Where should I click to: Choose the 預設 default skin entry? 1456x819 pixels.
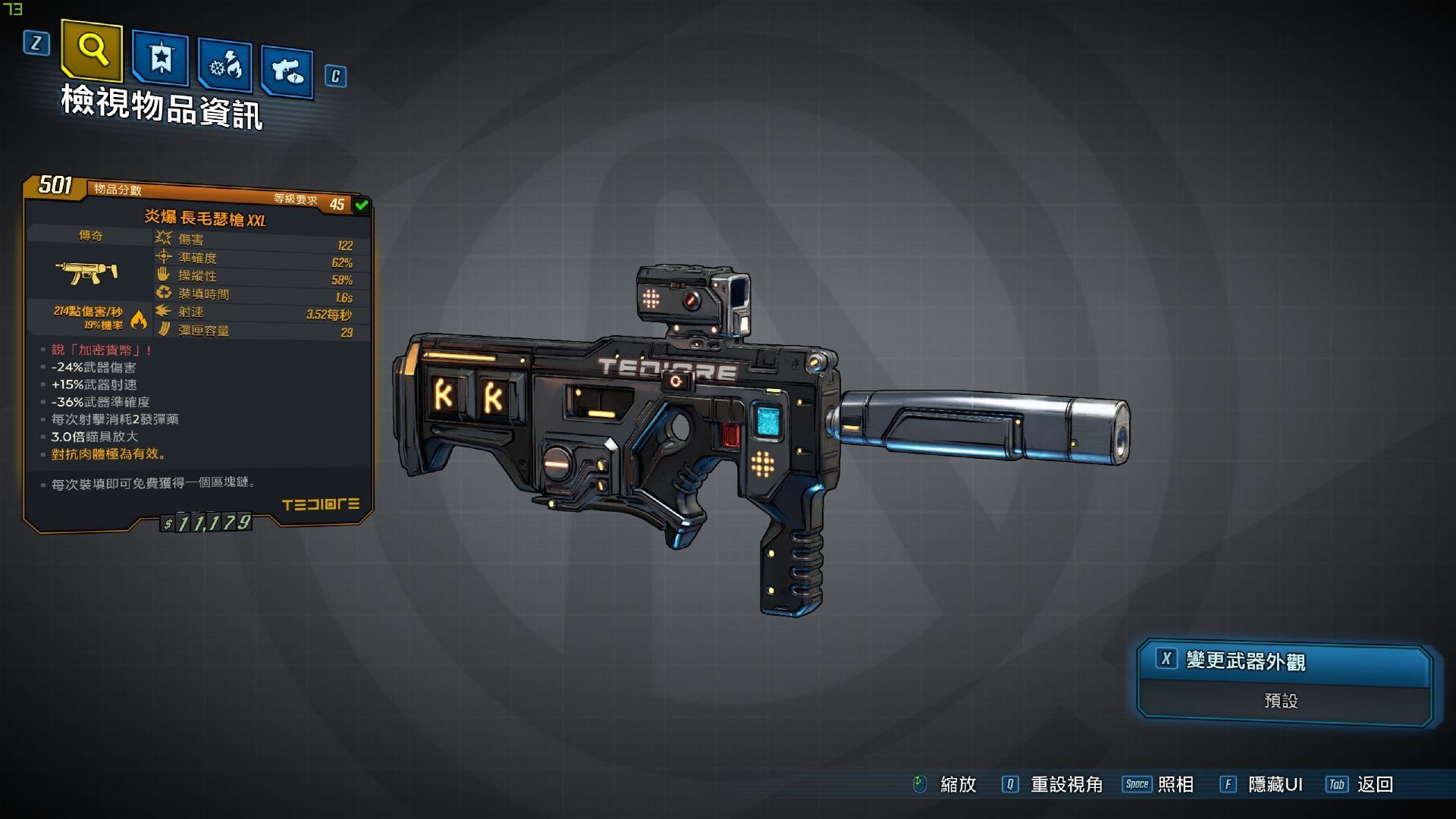click(1282, 701)
